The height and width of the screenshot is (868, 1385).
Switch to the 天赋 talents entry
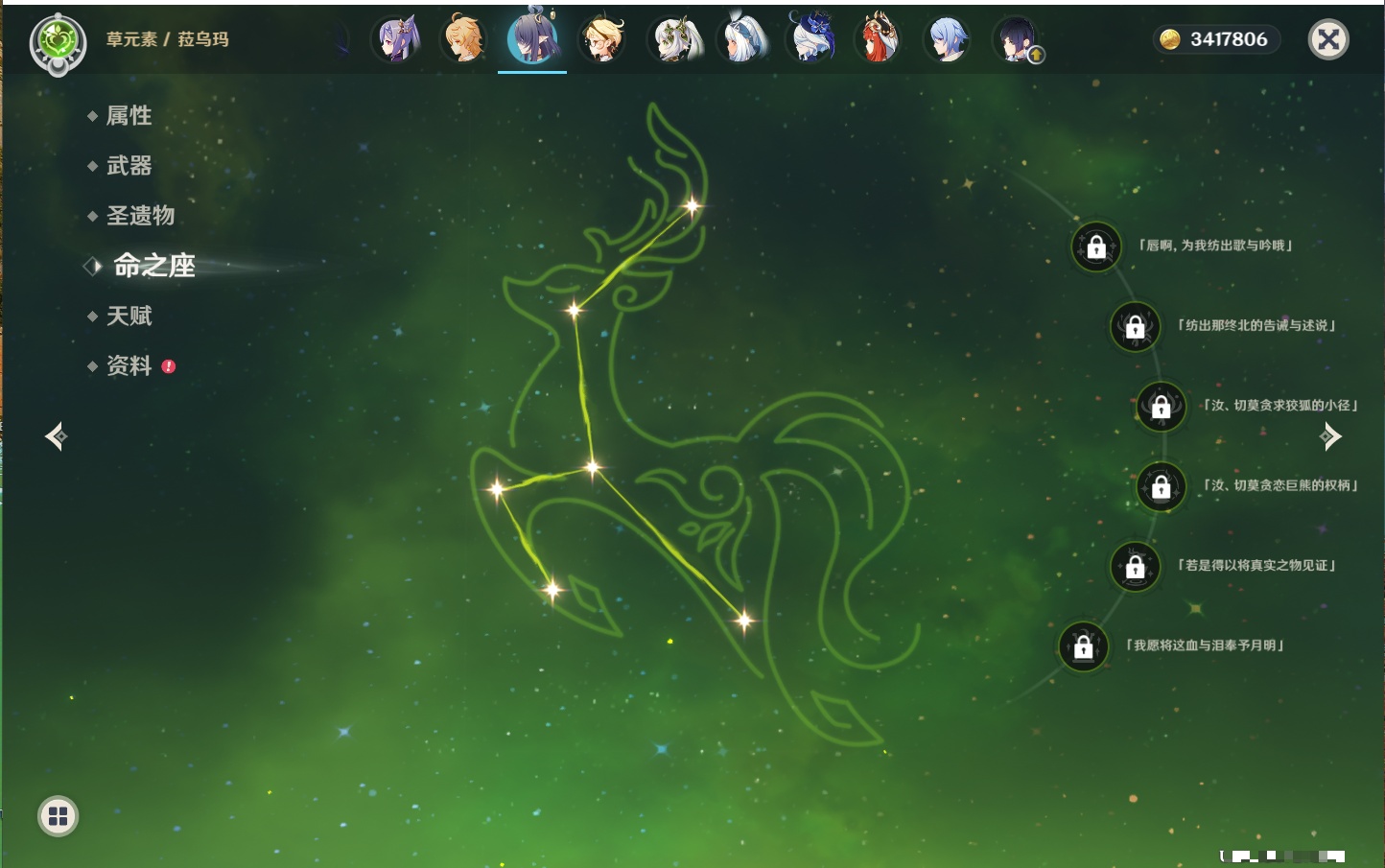(129, 316)
